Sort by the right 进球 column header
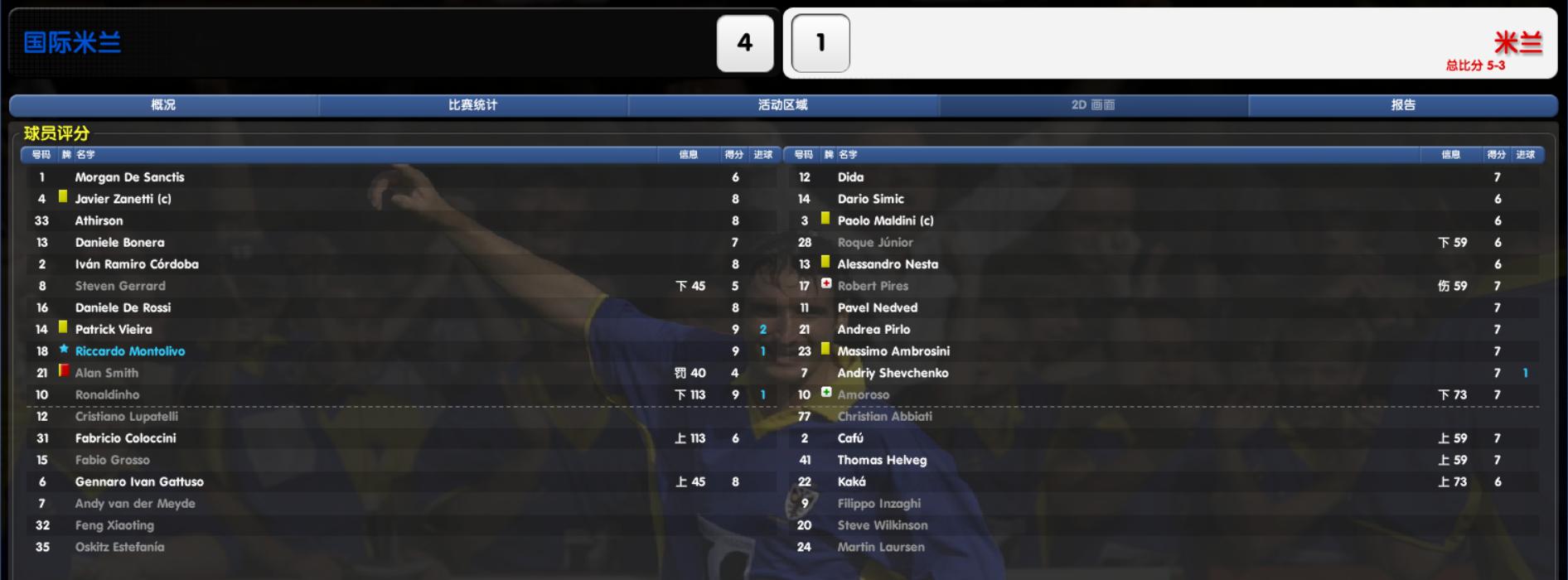 pos(1525,155)
